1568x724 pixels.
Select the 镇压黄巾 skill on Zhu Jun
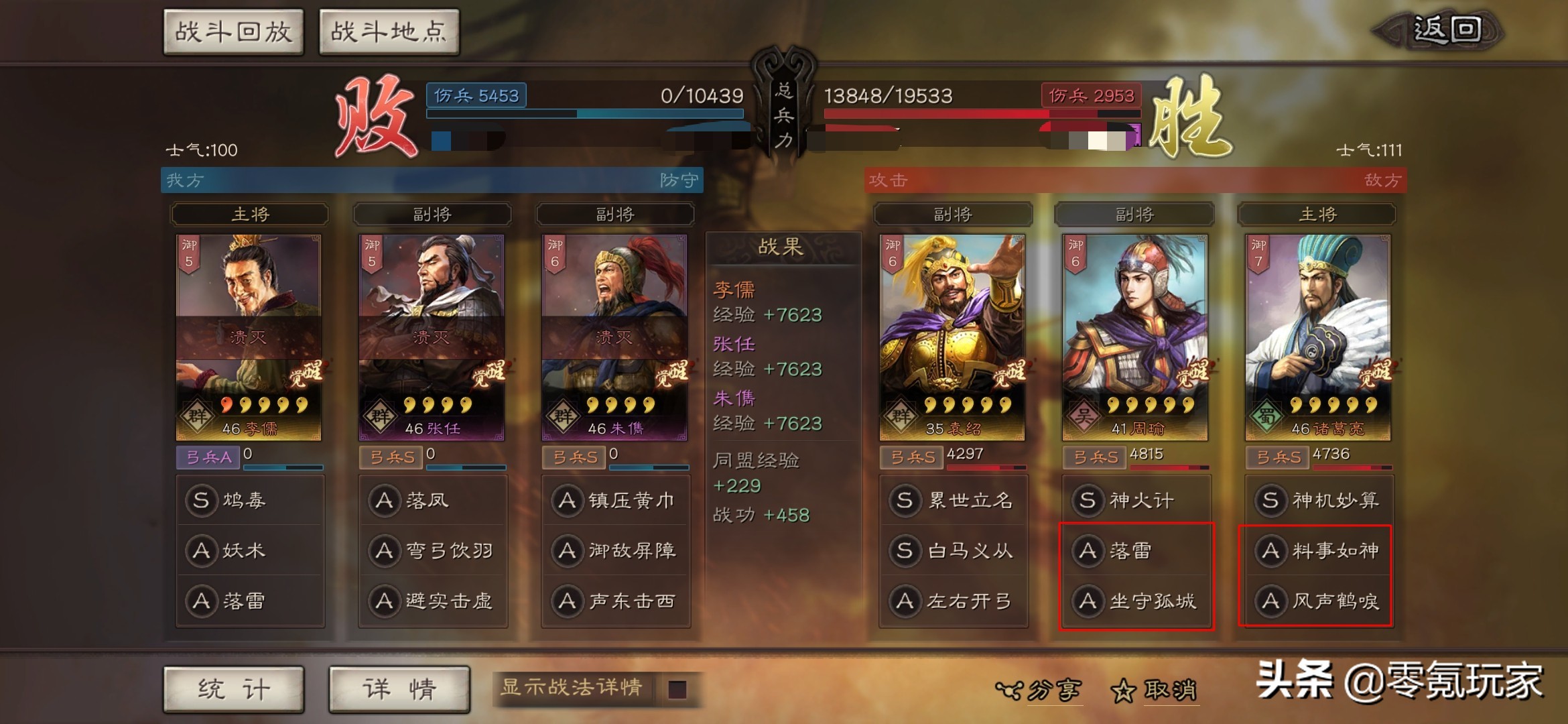(616, 499)
